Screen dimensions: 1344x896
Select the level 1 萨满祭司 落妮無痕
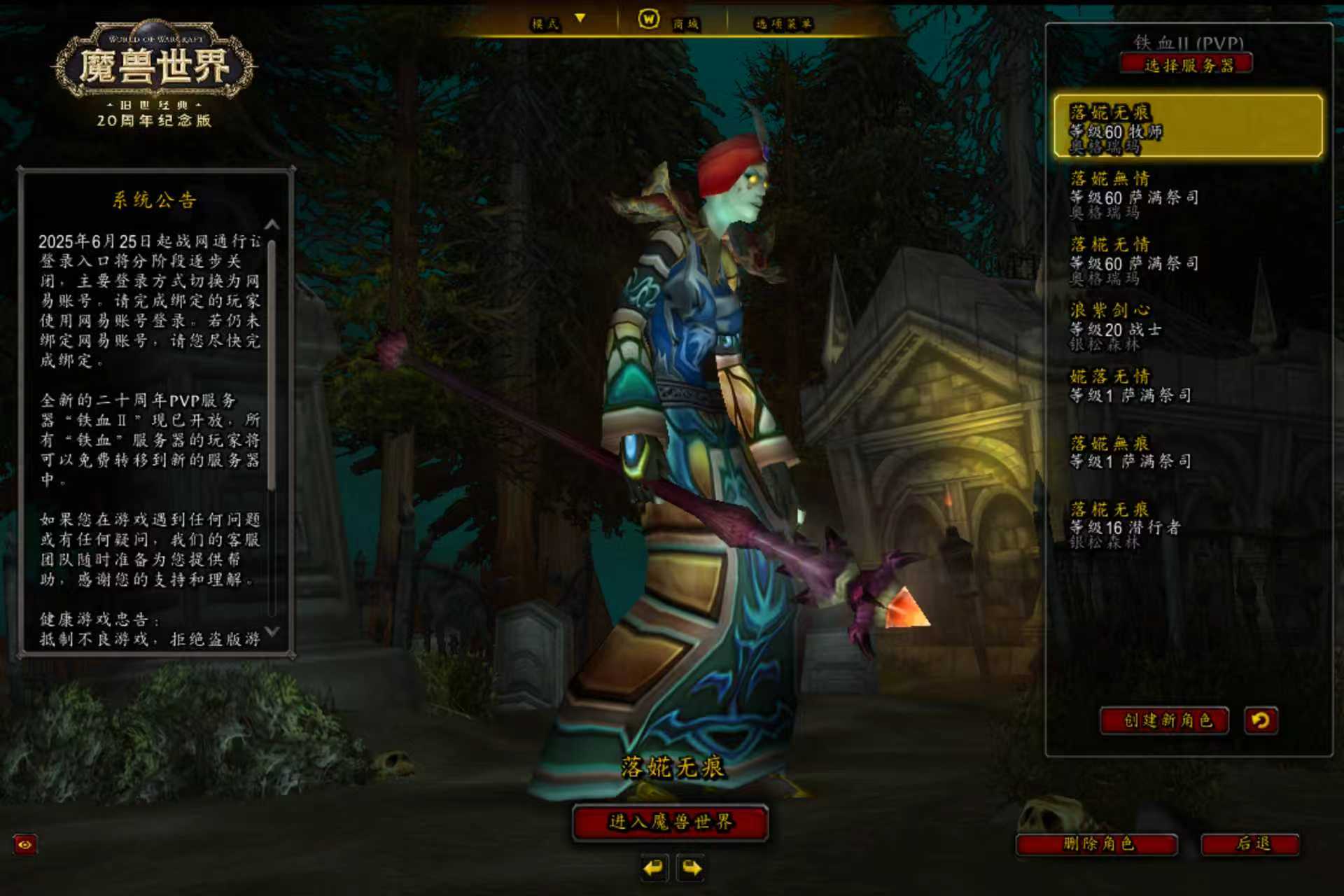1187,452
